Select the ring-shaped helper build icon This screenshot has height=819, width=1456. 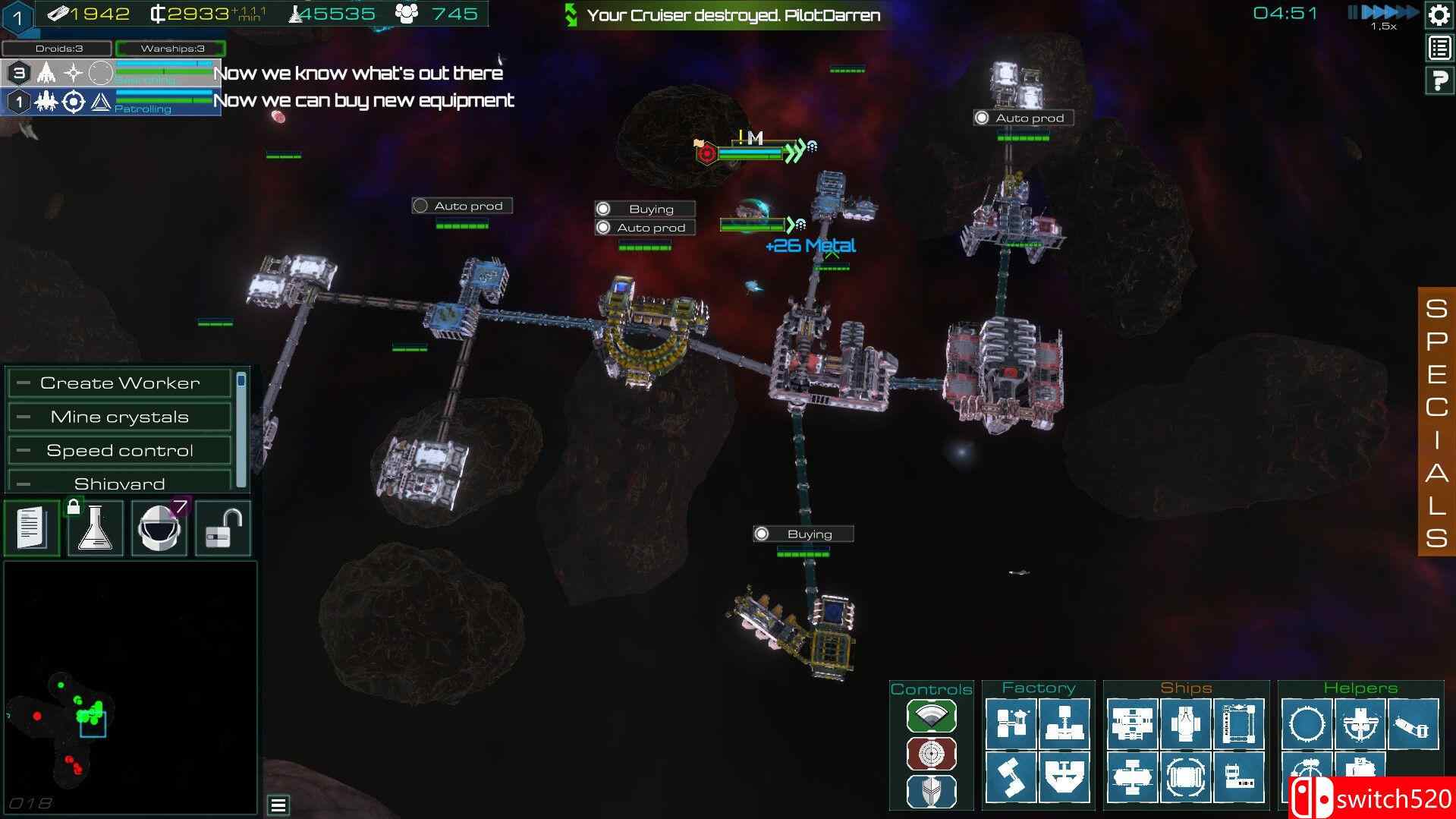(1307, 723)
